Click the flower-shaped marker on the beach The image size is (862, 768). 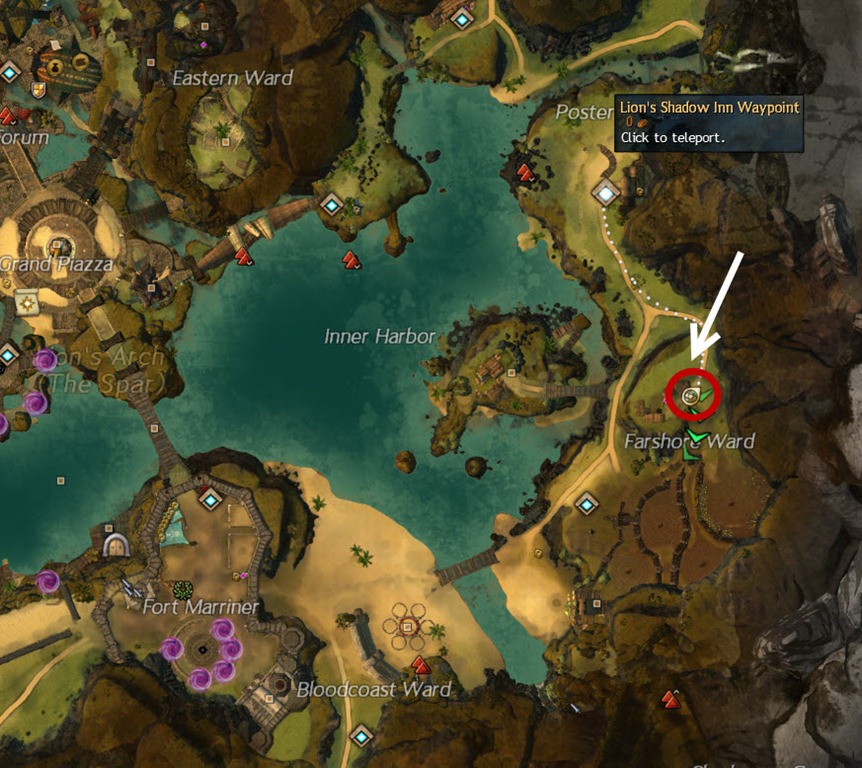point(407,626)
